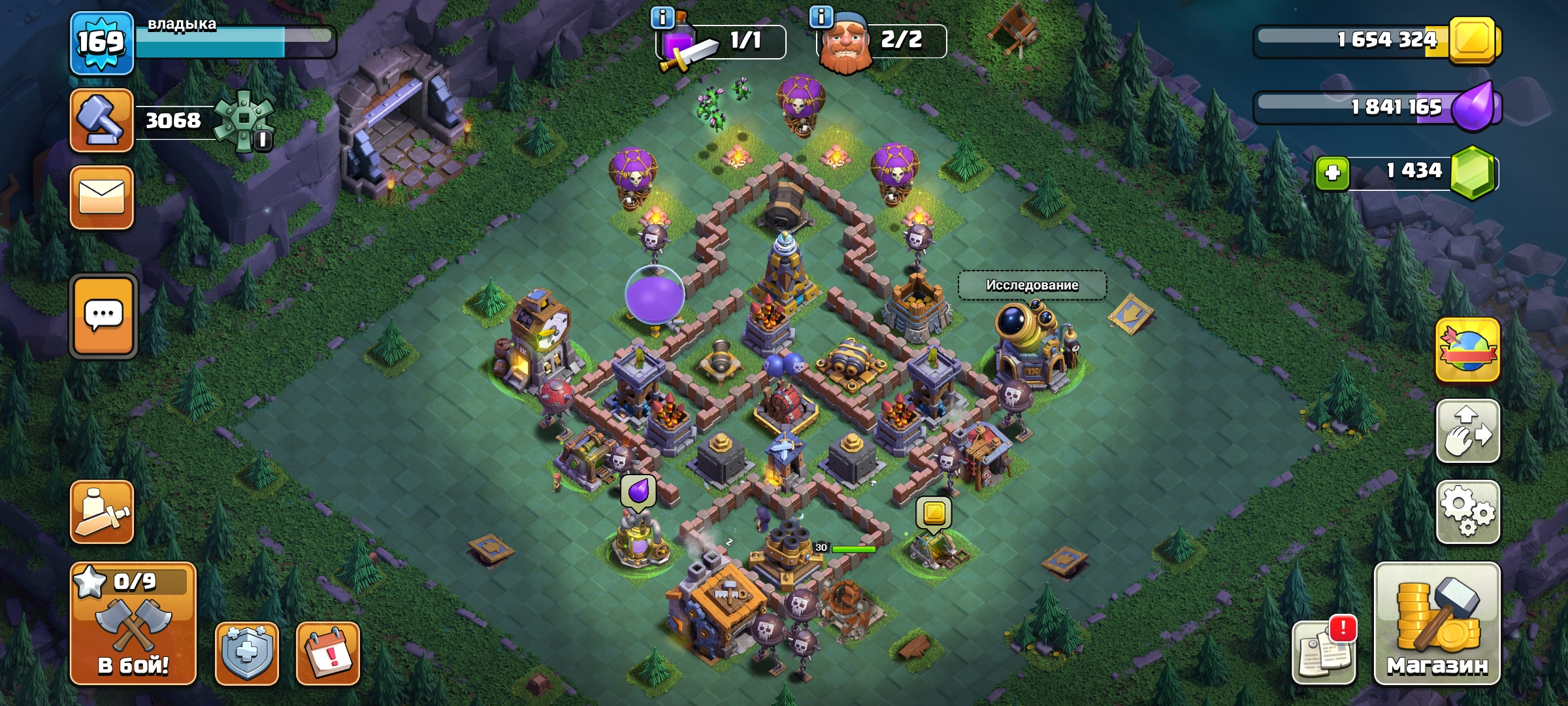Show the lab potion info icon
1568x706 pixels.
(x=662, y=18)
